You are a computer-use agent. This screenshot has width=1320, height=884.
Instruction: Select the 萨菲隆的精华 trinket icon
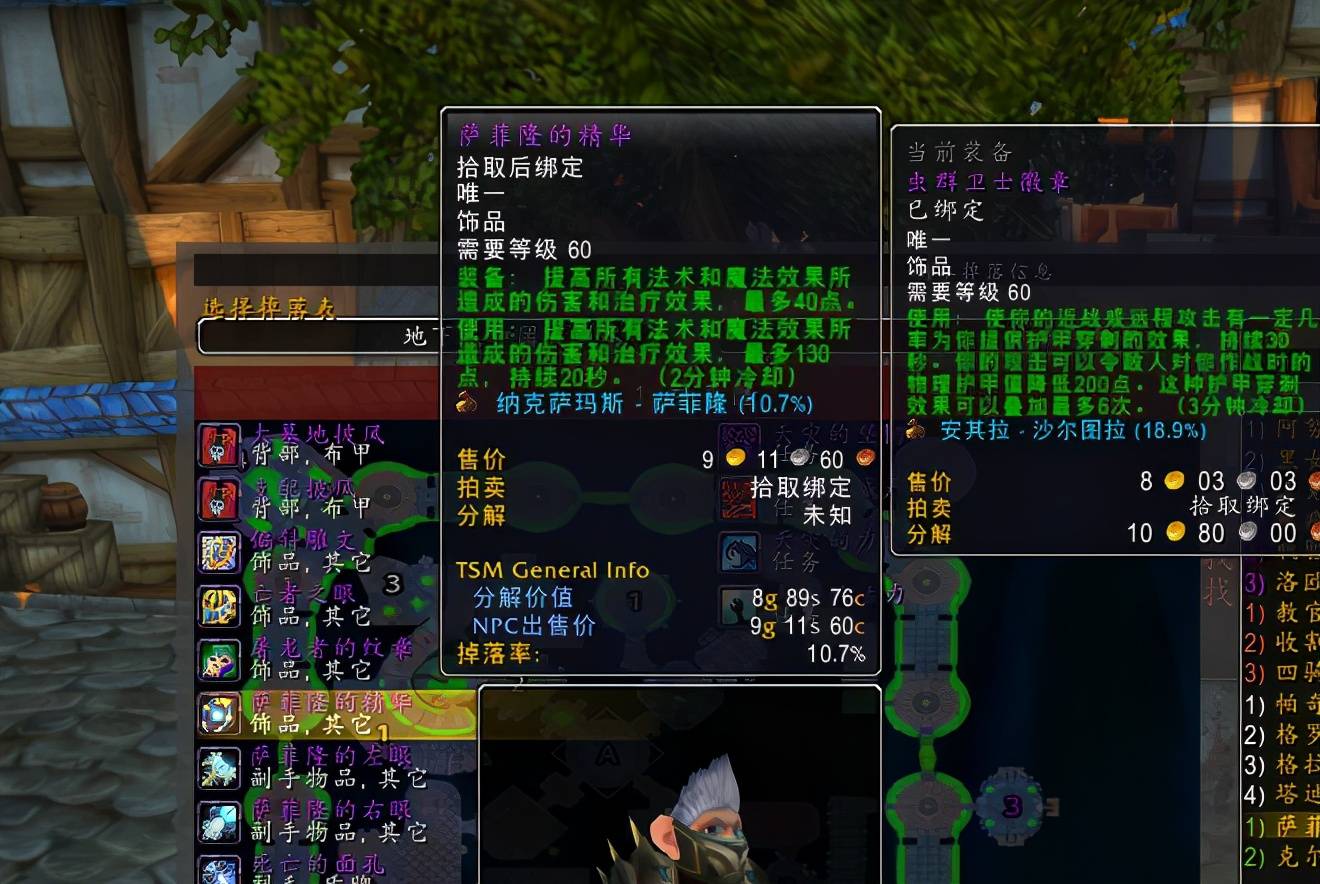click(219, 713)
